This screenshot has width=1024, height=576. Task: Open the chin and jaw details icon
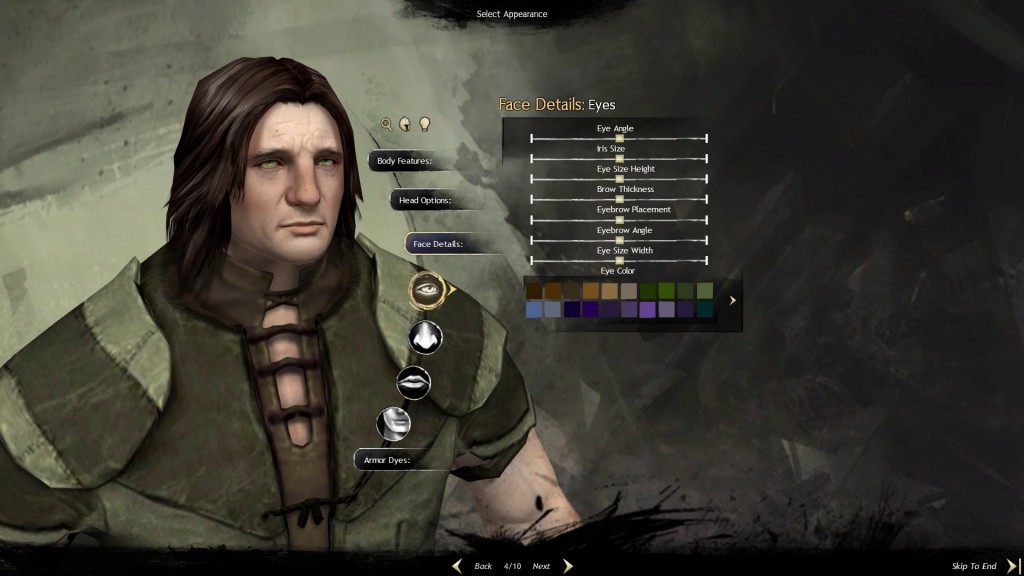pyautogui.click(x=393, y=423)
